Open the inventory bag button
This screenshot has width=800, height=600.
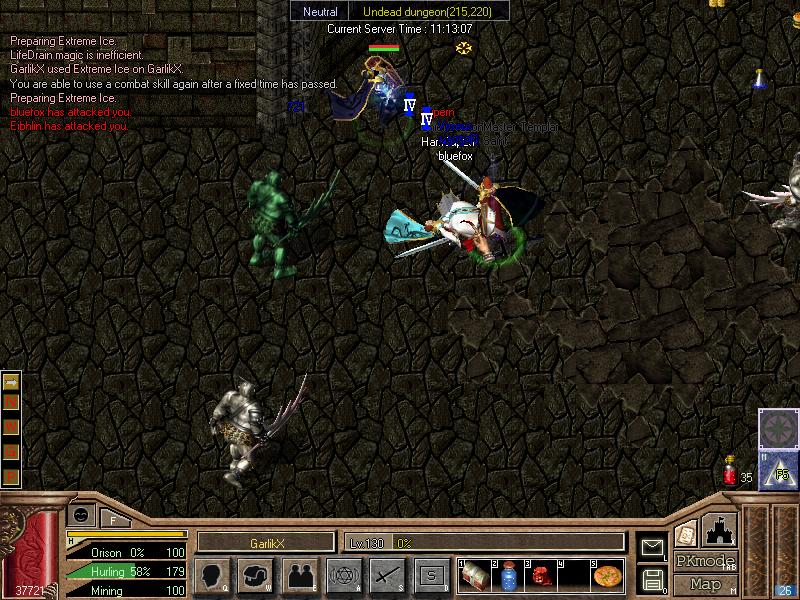(256, 576)
